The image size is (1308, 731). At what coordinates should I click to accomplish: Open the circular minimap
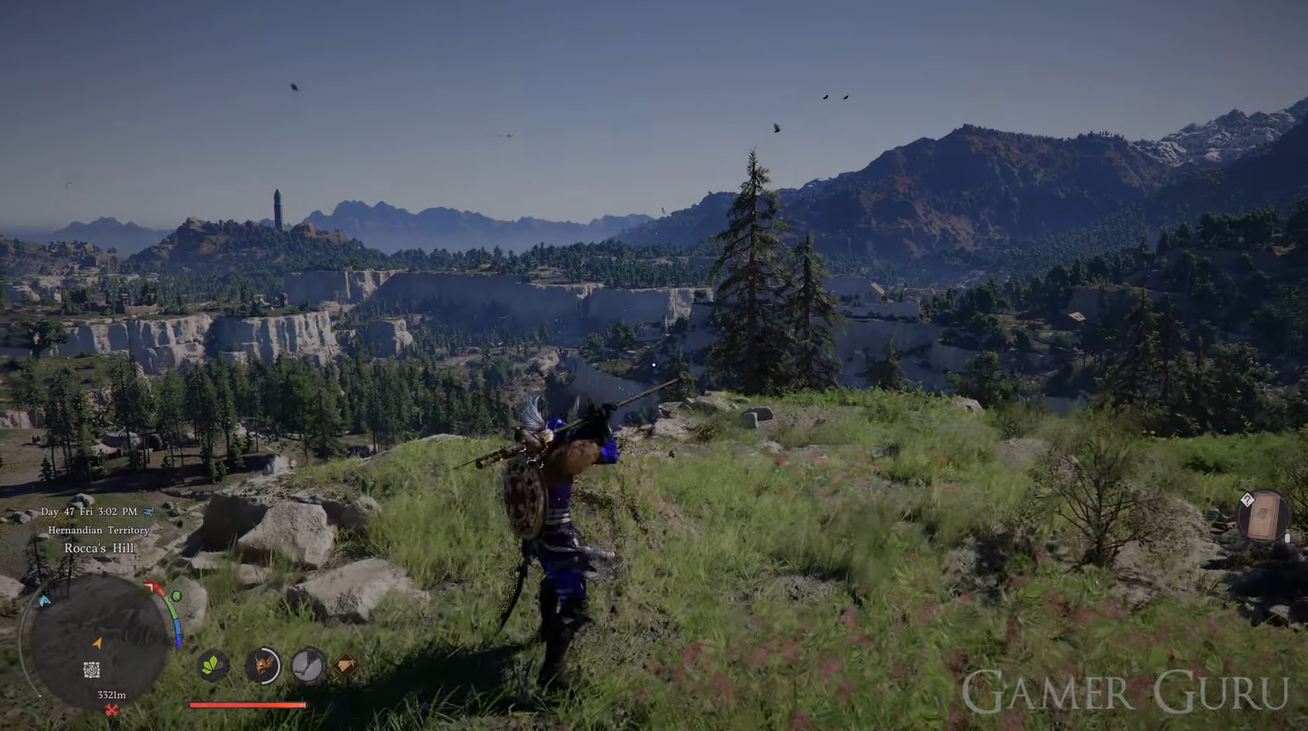(98, 641)
